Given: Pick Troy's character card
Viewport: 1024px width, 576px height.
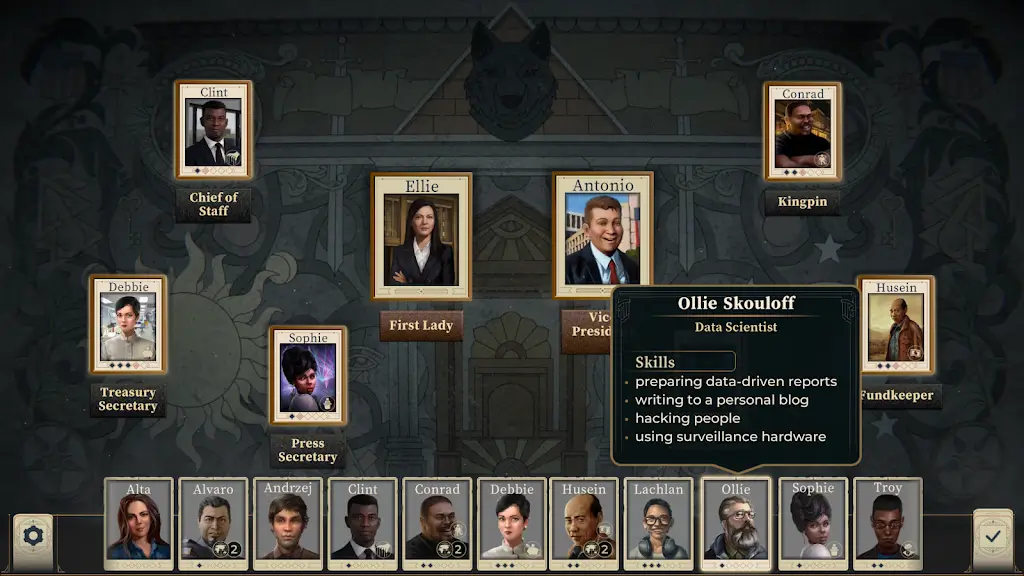Looking at the screenshot, I should [x=887, y=523].
